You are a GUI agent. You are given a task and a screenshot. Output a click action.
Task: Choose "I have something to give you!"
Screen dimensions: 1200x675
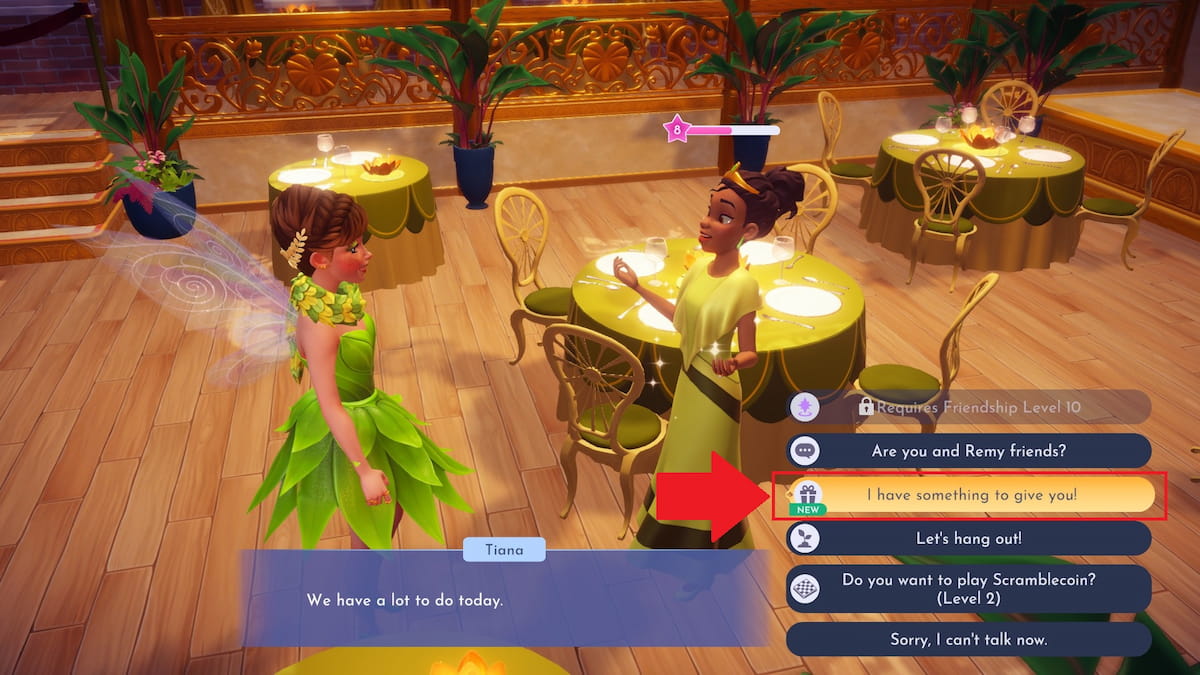point(970,495)
